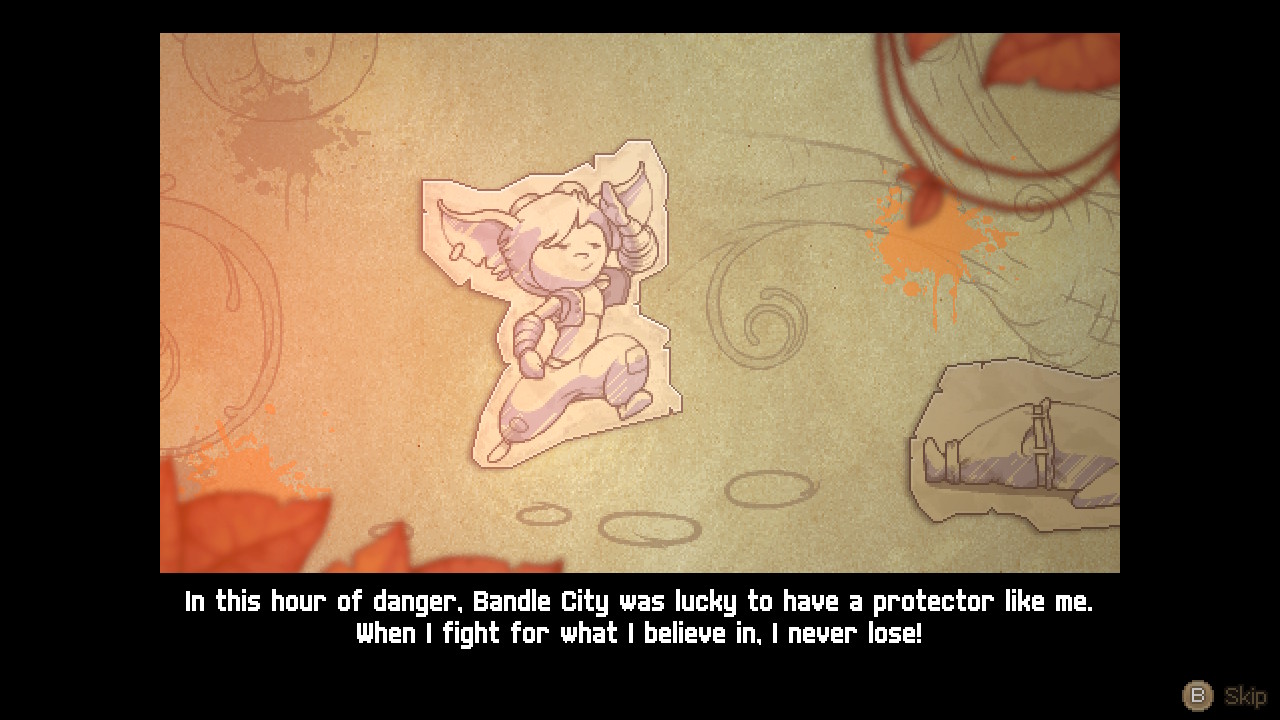Click the character's large pointed ear
Viewport: 1280px width, 720px height.
480,230
